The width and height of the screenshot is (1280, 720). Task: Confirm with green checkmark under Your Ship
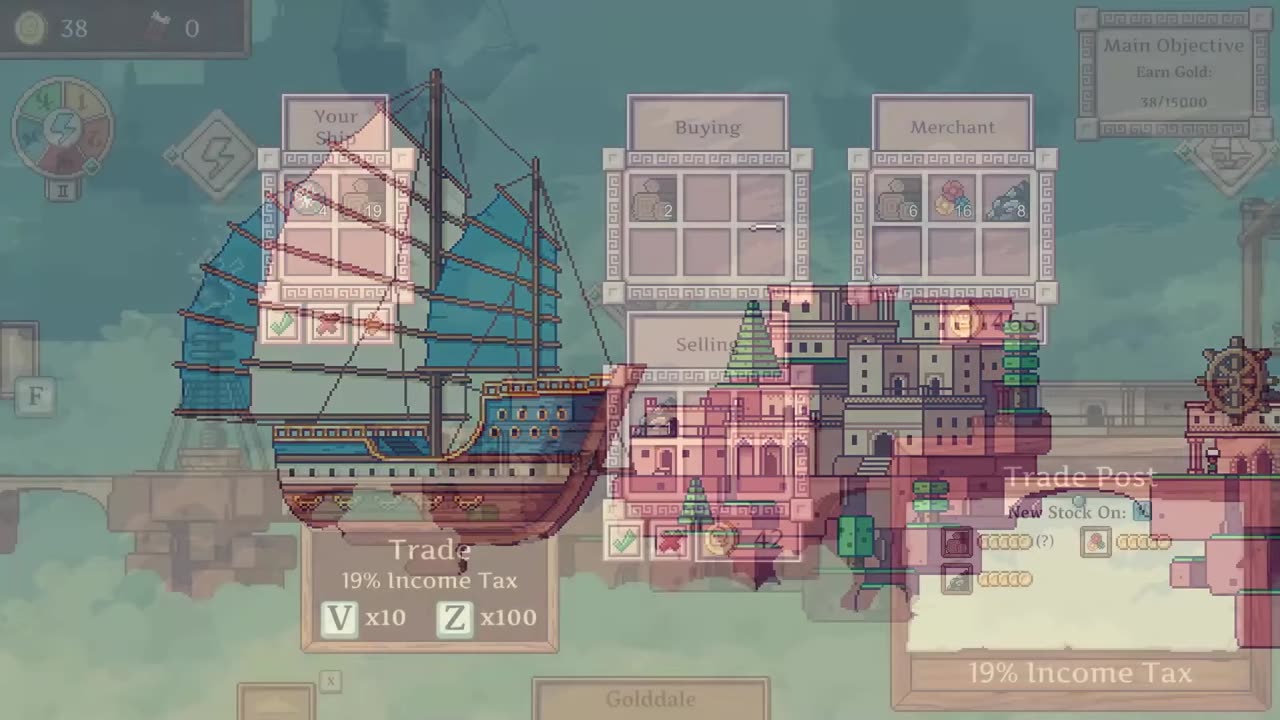click(x=282, y=324)
